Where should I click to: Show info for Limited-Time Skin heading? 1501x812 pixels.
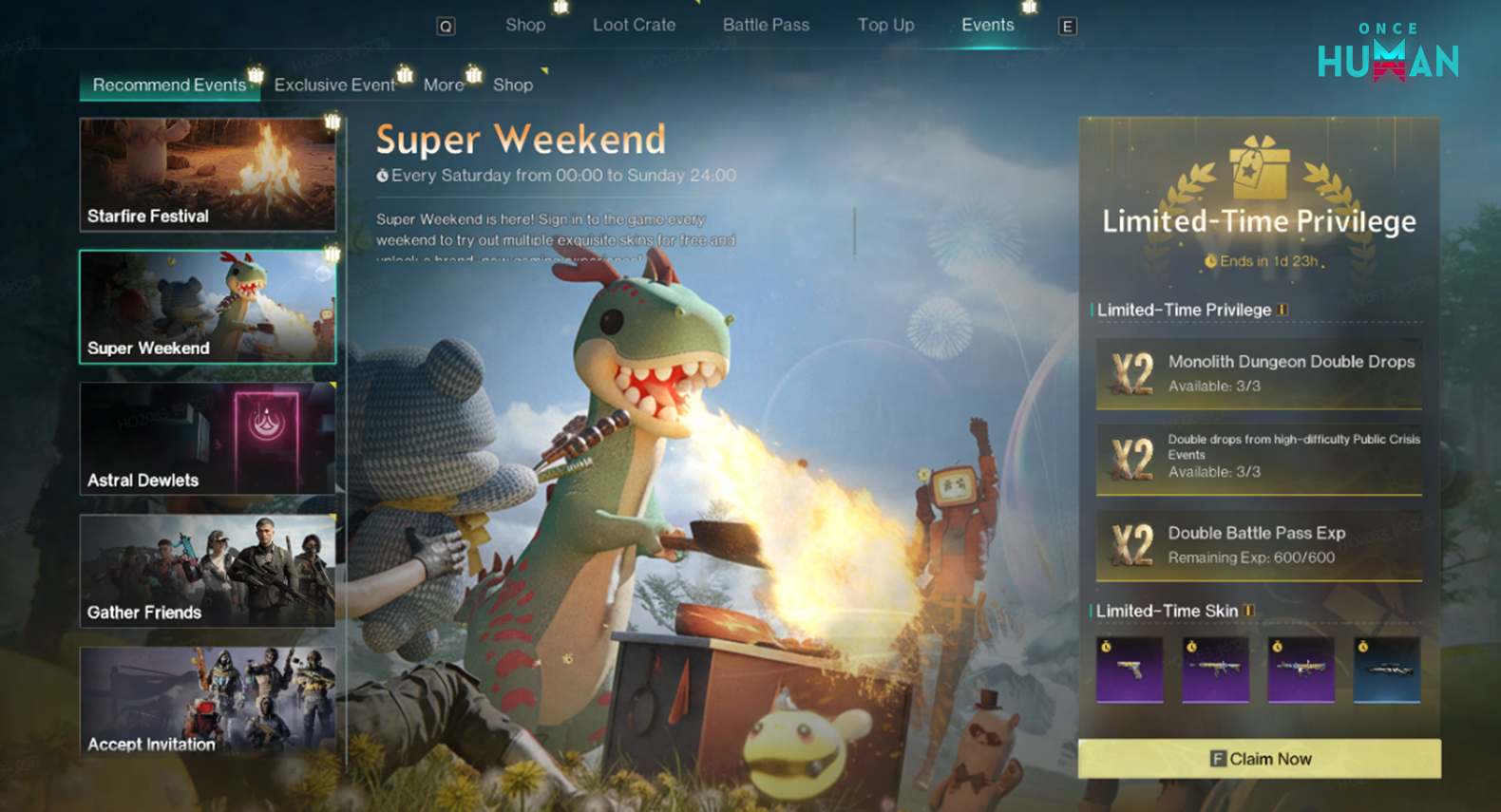pyautogui.click(x=1249, y=611)
